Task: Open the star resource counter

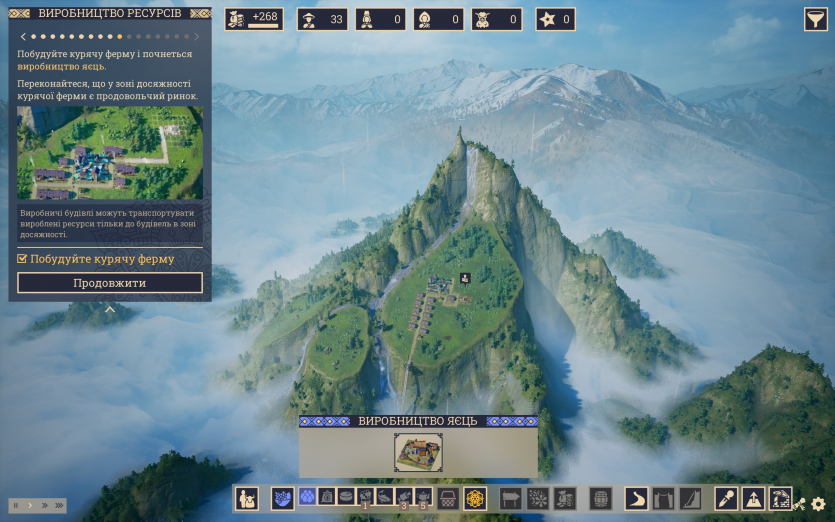Action: coord(555,19)
